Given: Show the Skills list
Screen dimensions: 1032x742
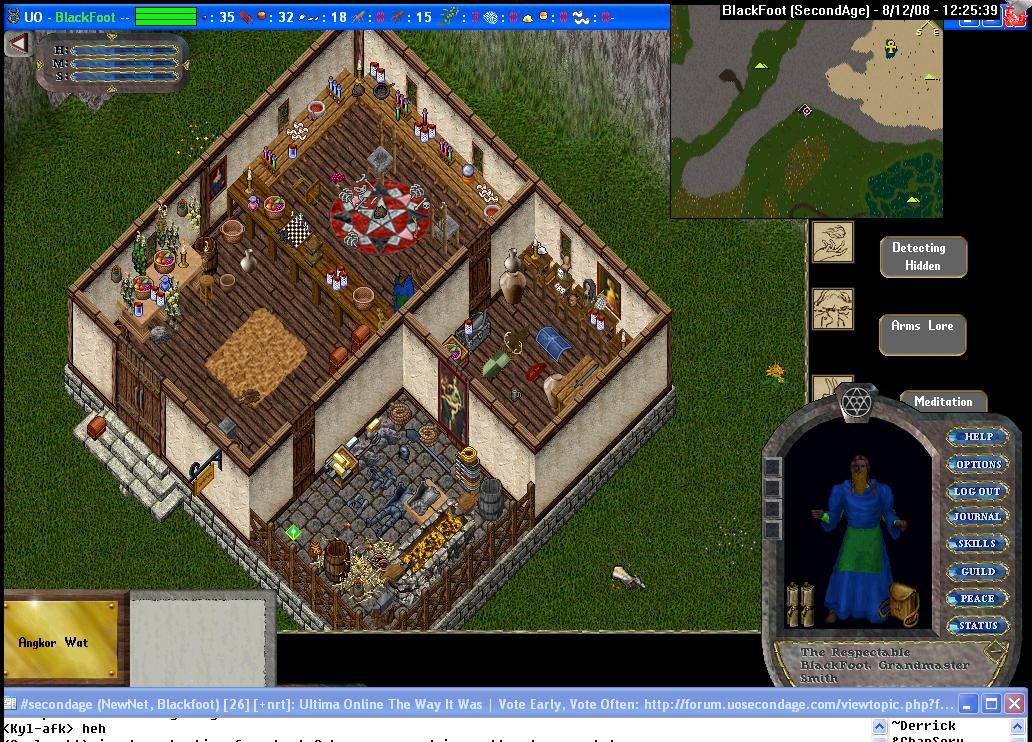Looking at the screenshot, I should [977, 544].
